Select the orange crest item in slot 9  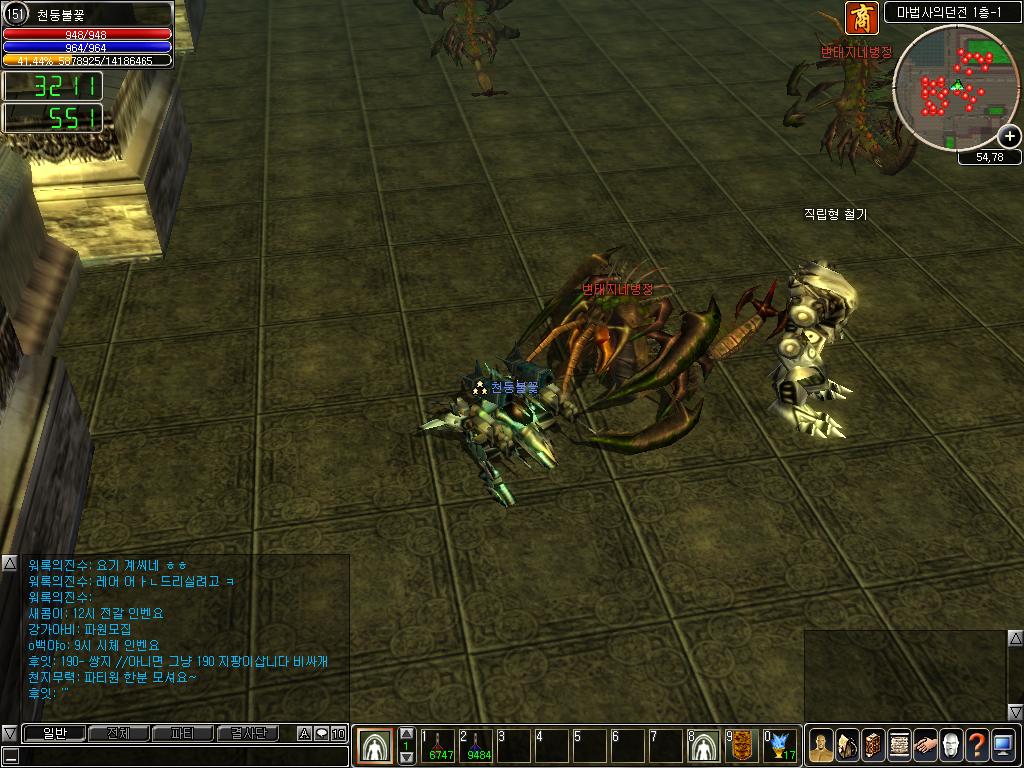click(x=742, y=746)
